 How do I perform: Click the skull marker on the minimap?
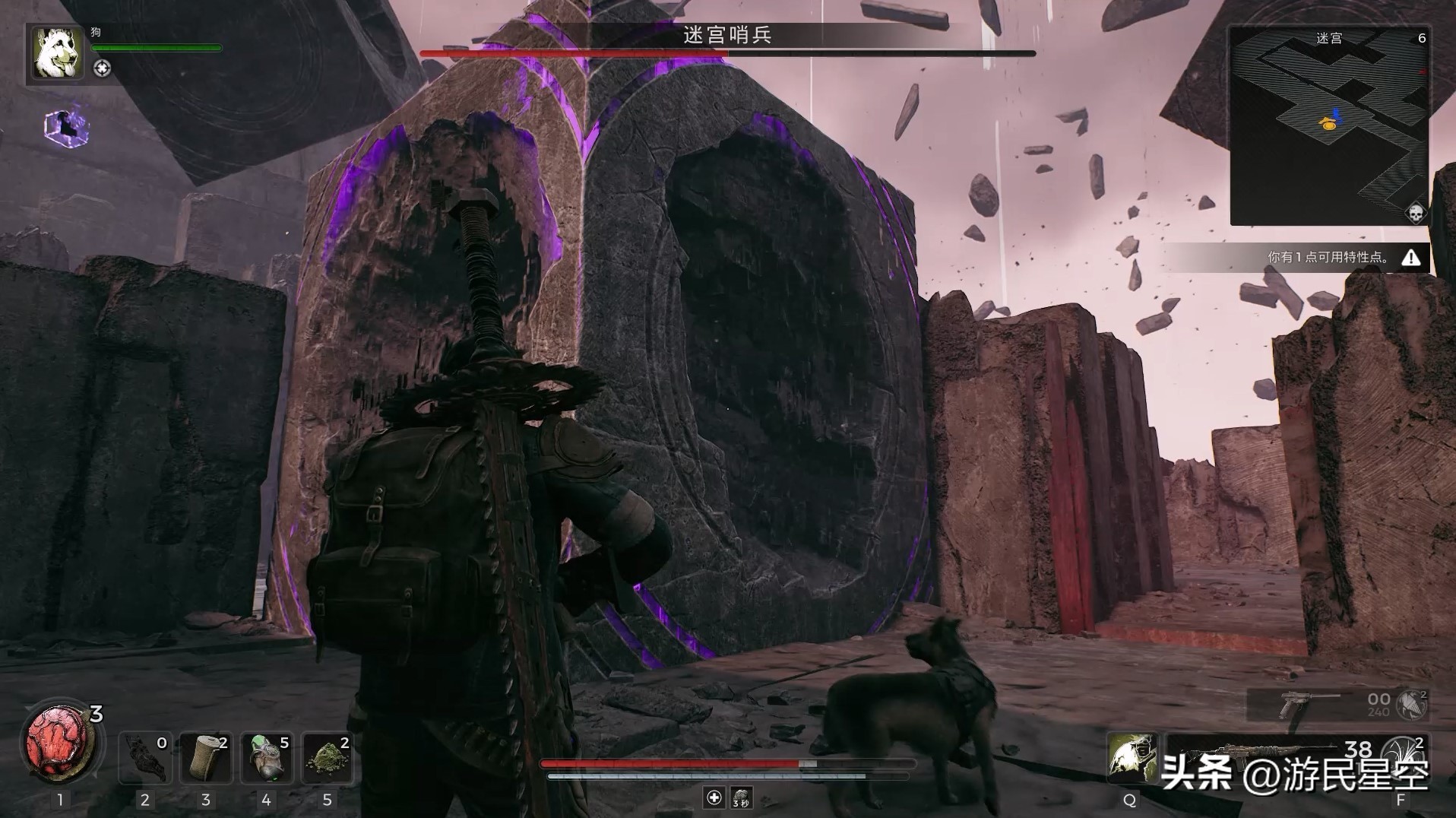1415,213
